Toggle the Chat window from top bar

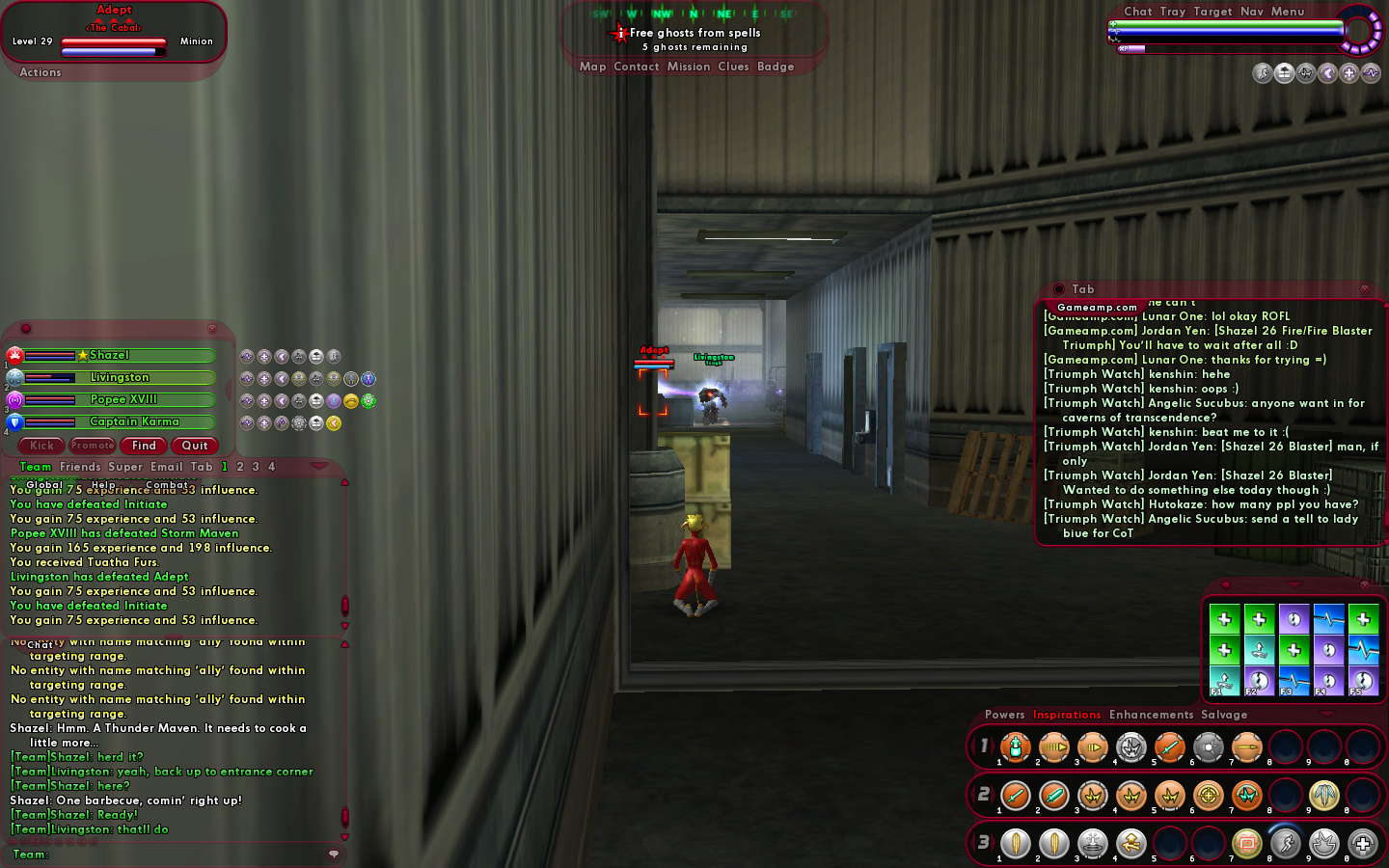1137,12
